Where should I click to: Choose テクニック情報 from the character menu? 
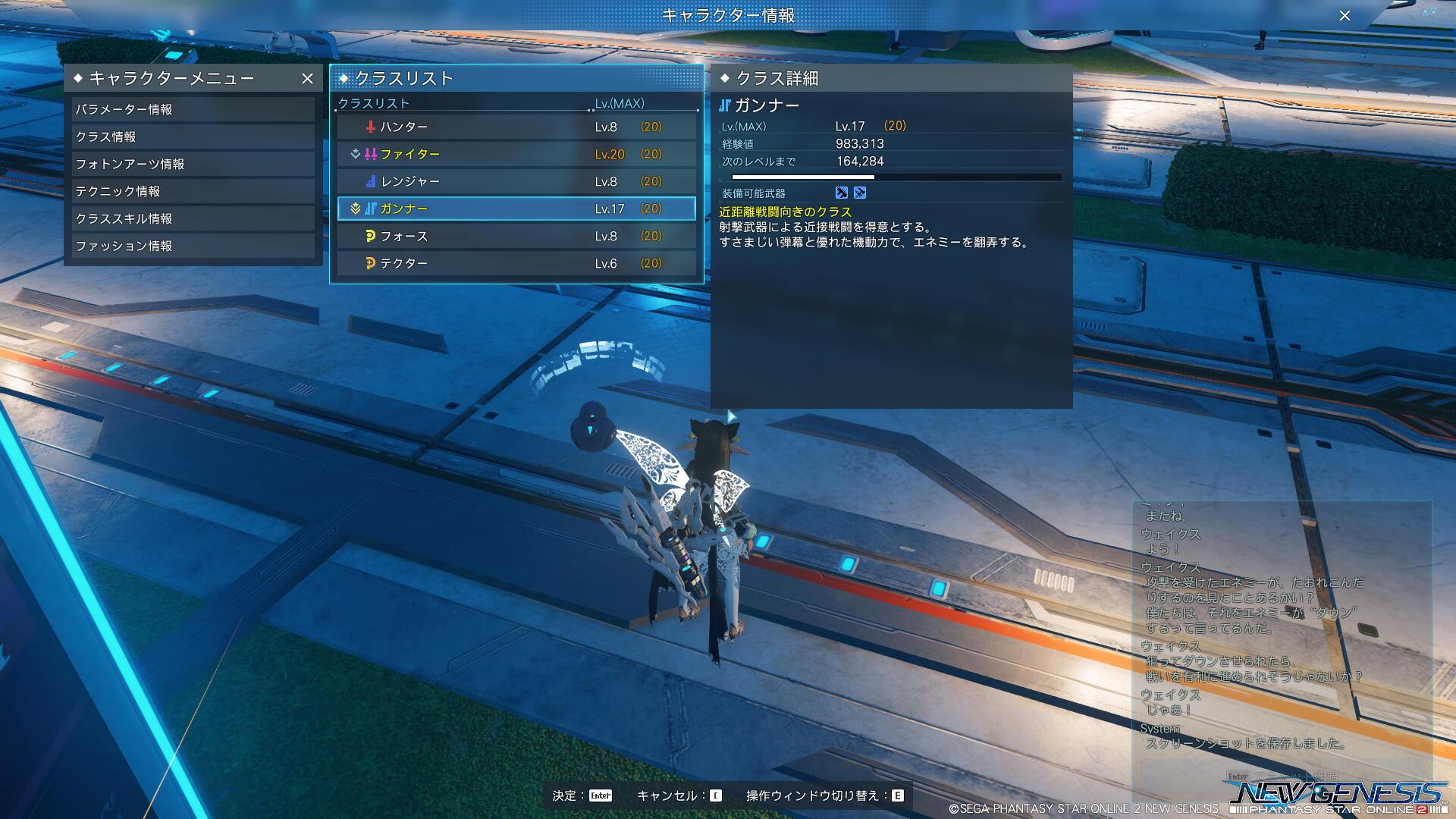click(193, 191)
